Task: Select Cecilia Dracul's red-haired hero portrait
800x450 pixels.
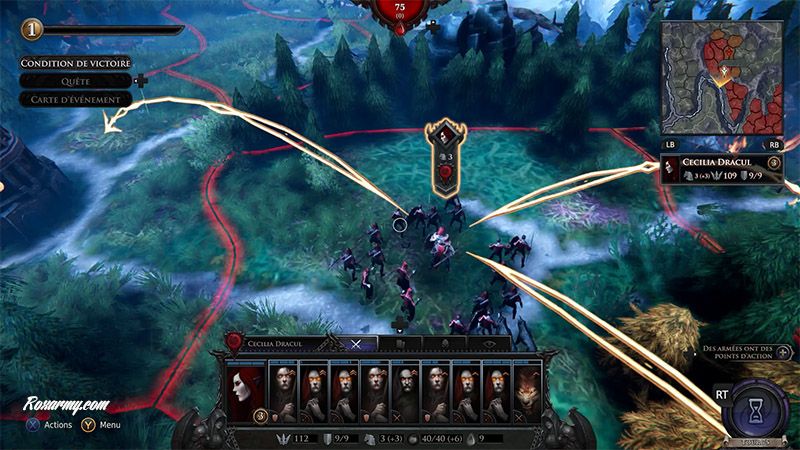Action: point(244,392)
